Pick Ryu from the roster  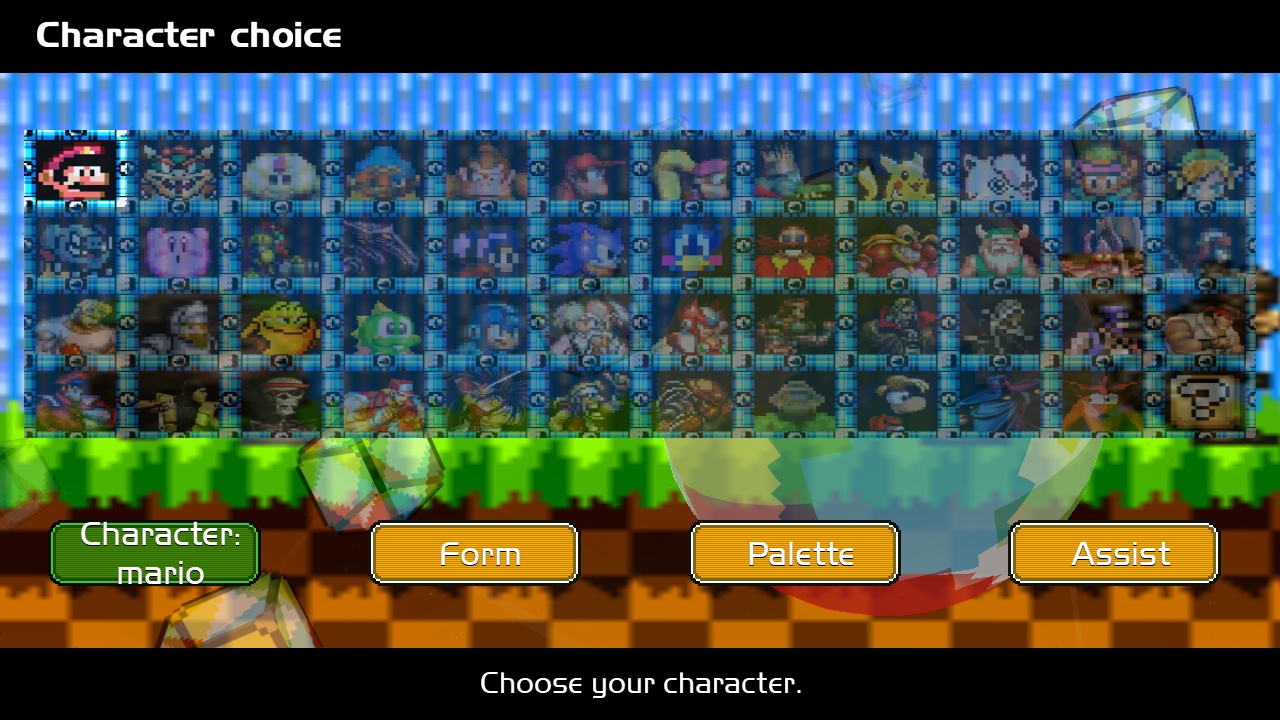click(1203, 323)
